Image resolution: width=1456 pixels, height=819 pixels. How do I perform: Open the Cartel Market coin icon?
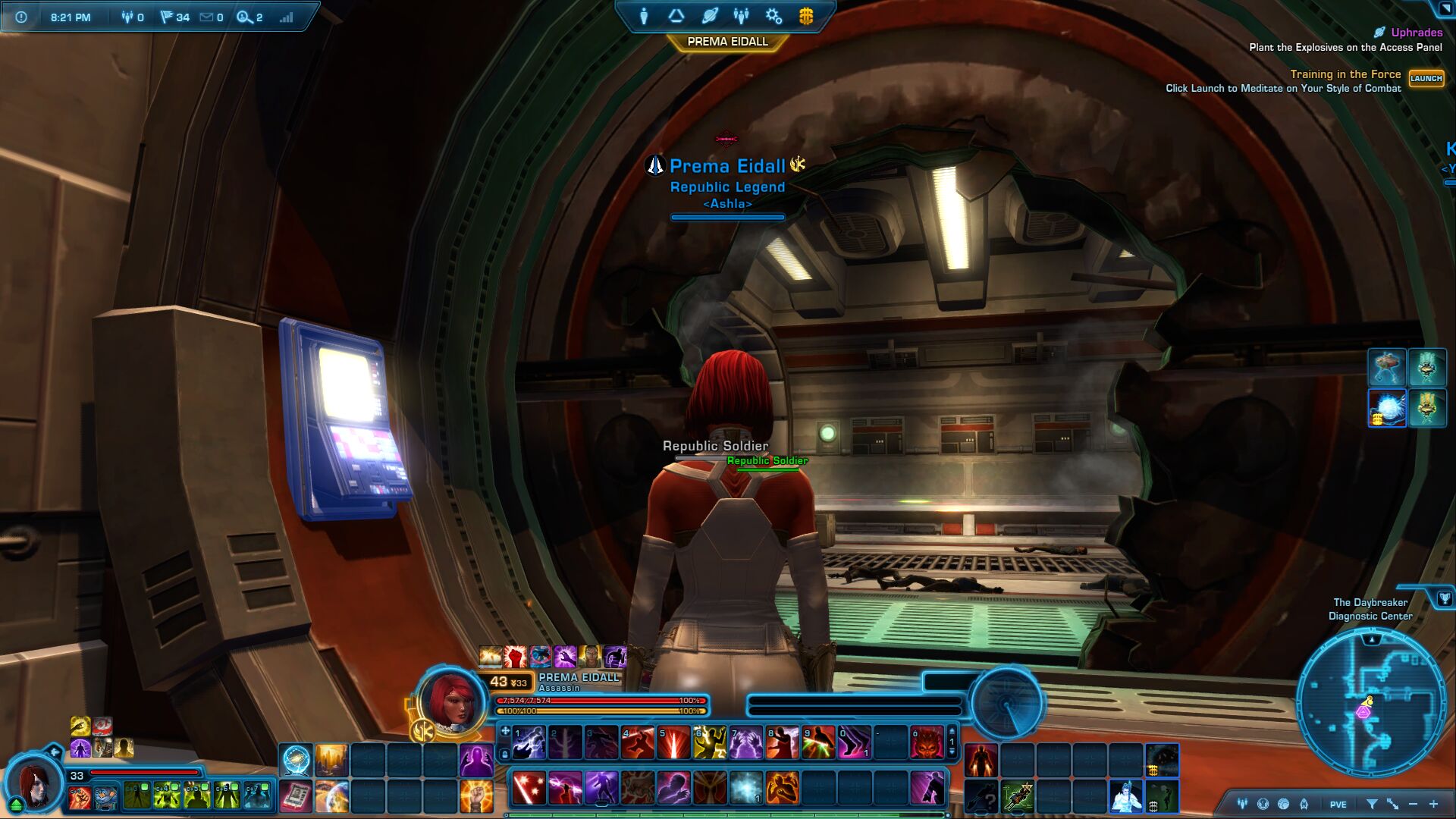coord(806,16)
